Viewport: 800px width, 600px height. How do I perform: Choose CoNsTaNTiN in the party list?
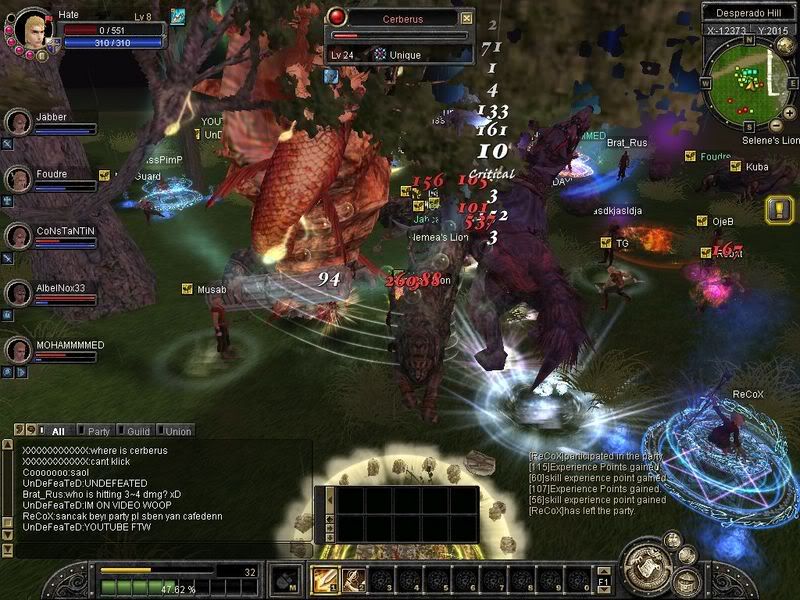pyautogui.click(x=19, y=237)
